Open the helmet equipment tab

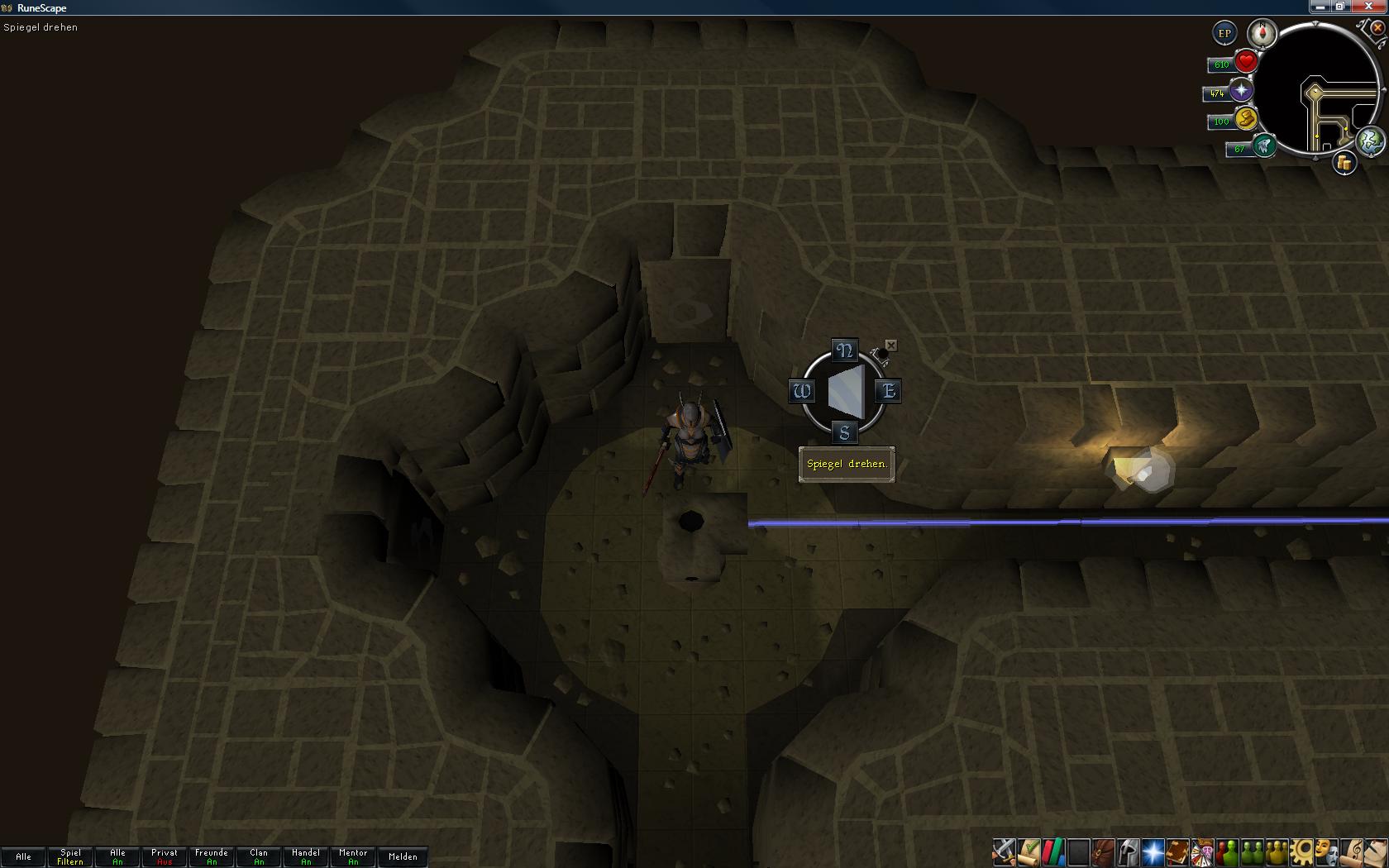pyautogui.click(x=1128, y=851)
